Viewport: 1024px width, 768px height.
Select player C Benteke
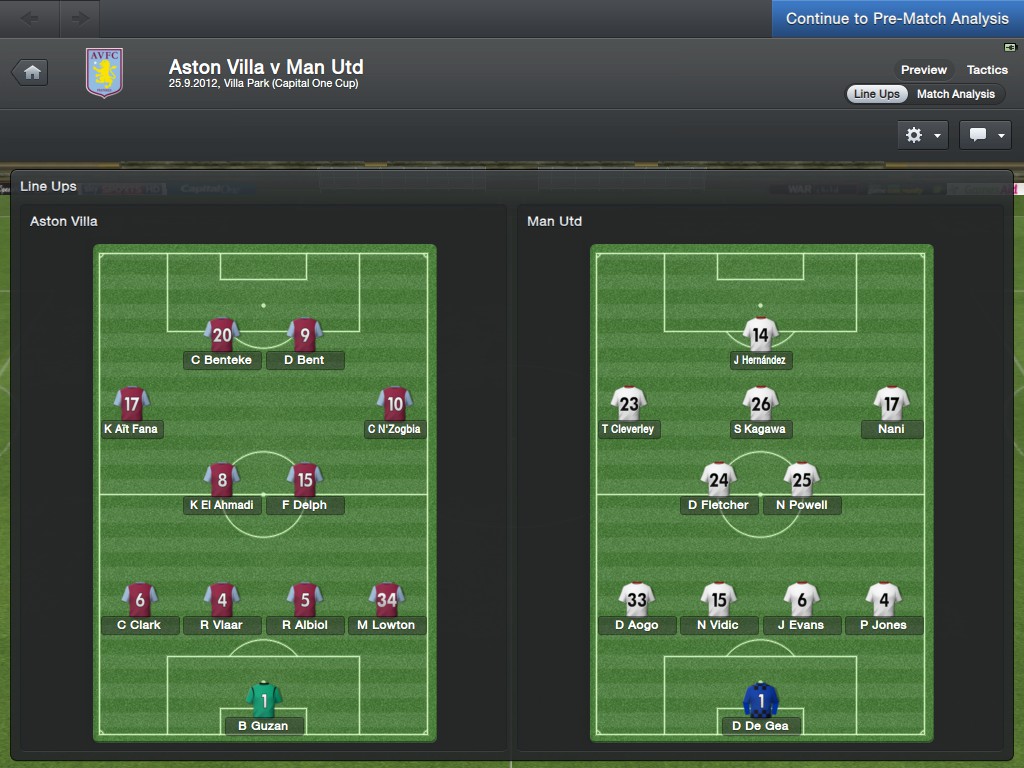pyautogui.click(x=222, y=344)
